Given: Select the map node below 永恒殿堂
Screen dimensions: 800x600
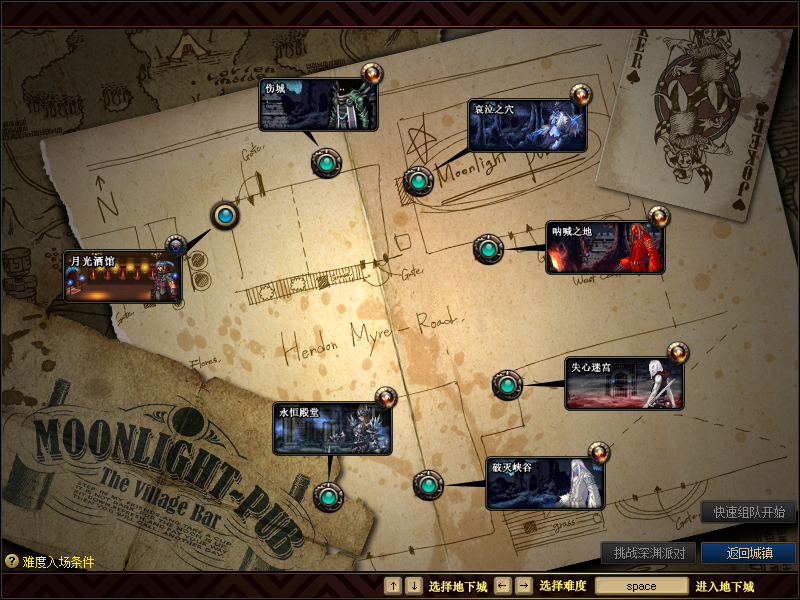Looking at the screenshot, I should point(327,495).
